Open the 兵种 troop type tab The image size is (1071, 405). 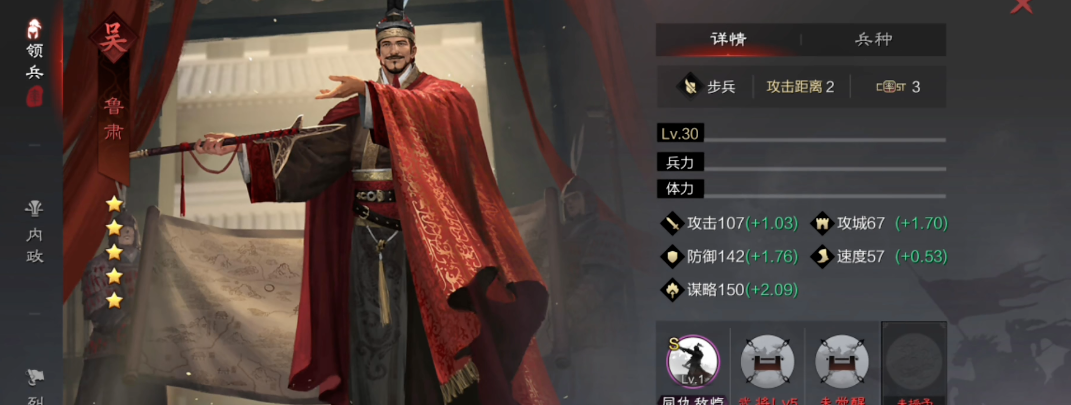click(x=873, y=40)
